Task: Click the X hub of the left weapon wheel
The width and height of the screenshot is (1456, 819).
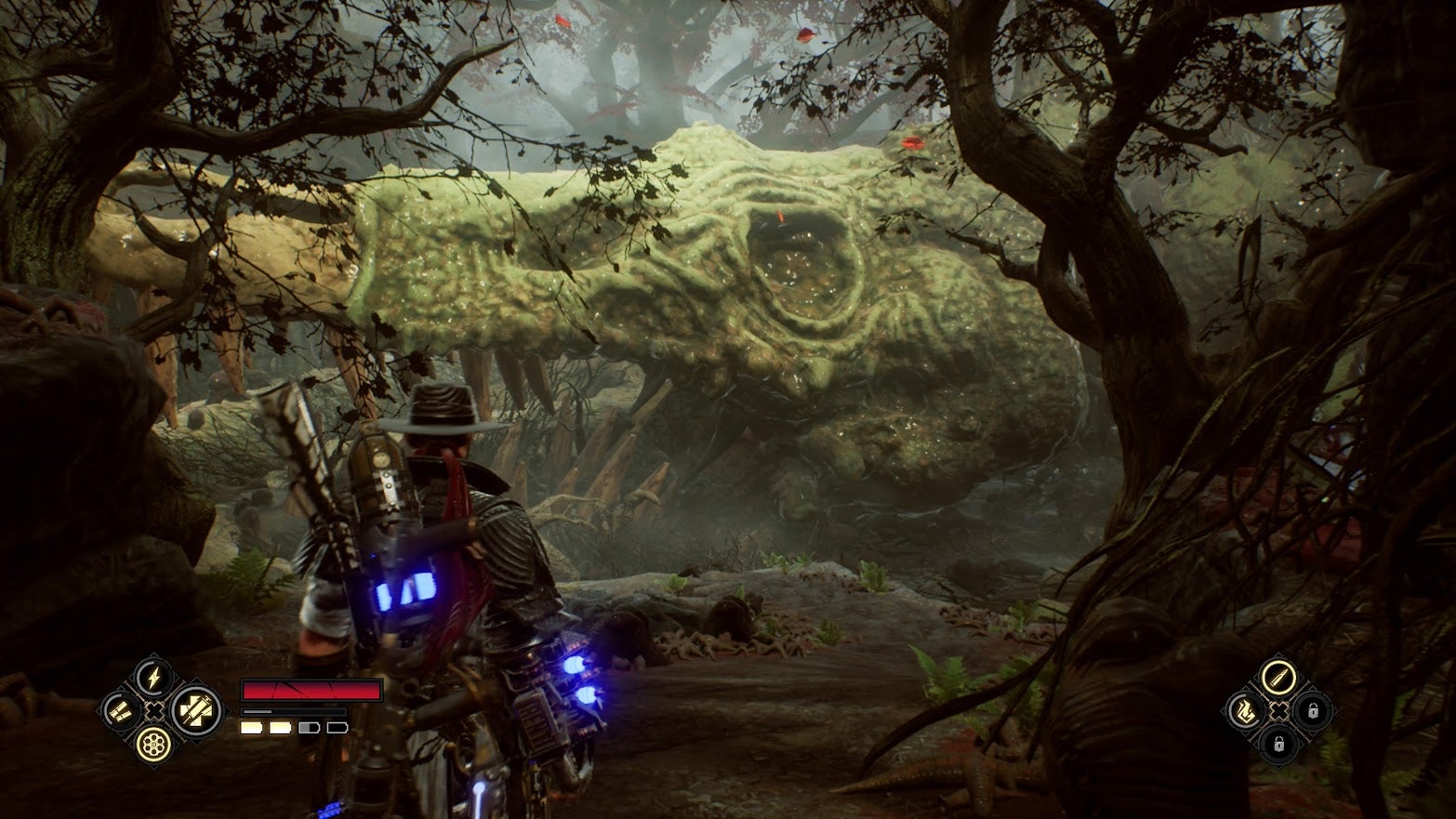Action: [x=154, y=711]
